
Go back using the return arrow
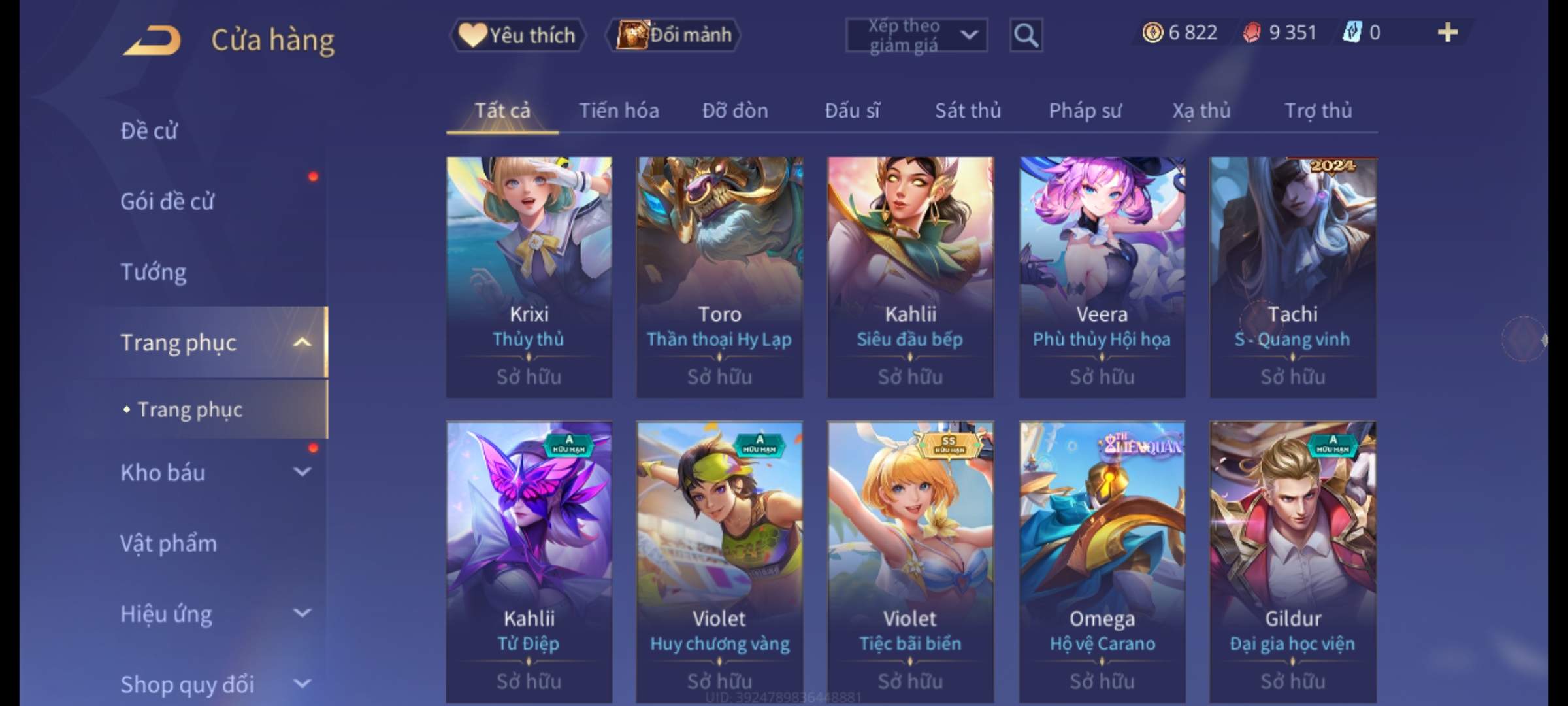tap(152, 41)
